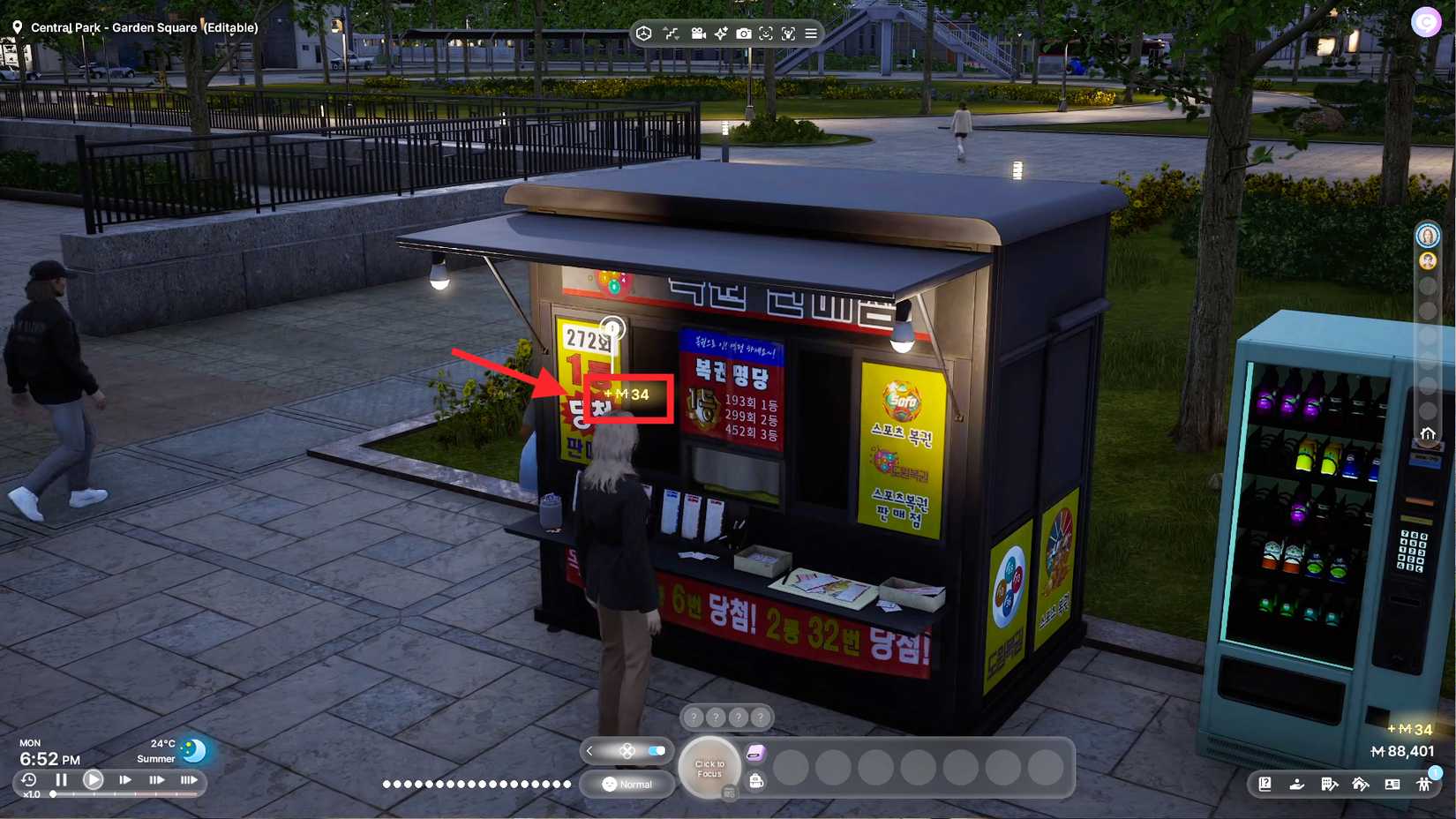Open the family members panel
This screenshot has height=819, width=1456.
click(x=1425, y=785)
